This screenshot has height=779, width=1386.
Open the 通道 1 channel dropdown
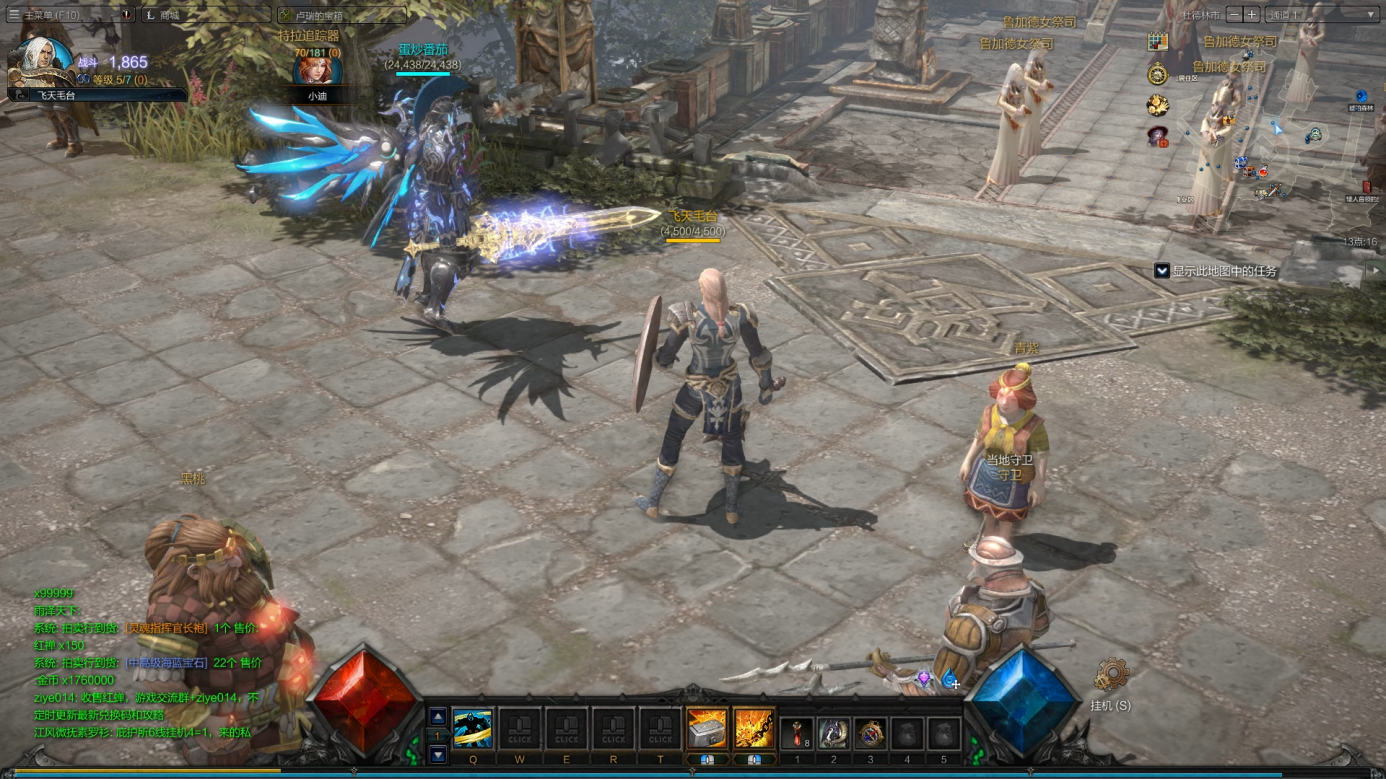(x=1322, y=15)
